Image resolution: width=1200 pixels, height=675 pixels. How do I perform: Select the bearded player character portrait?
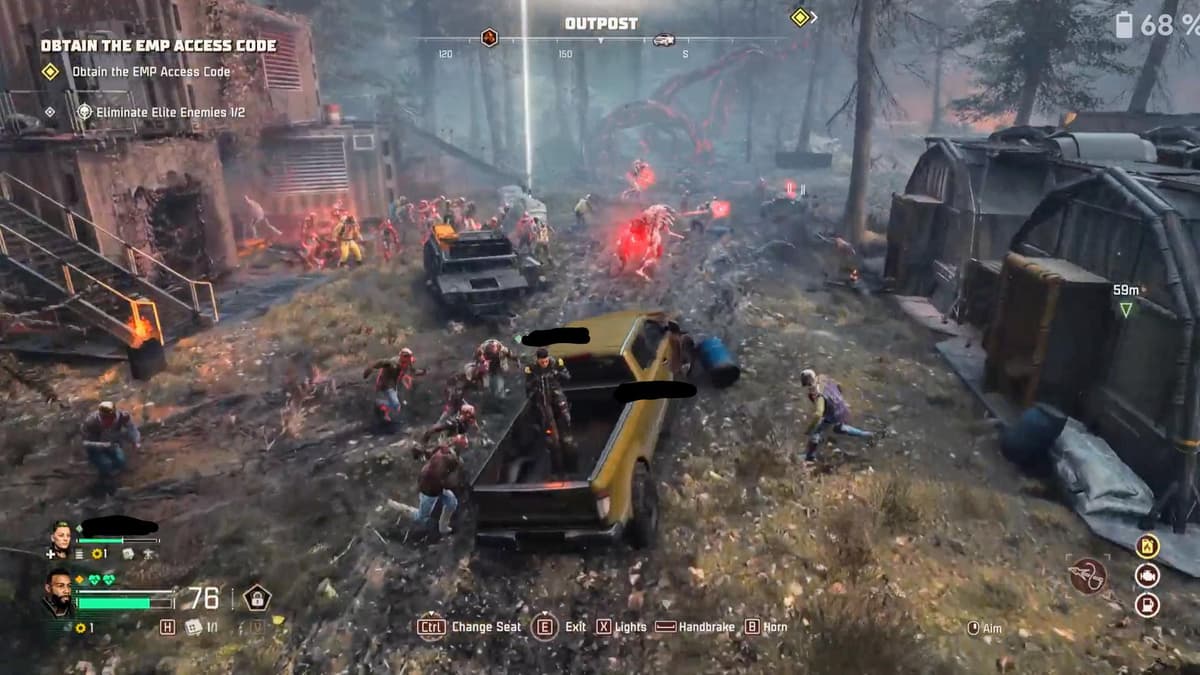(57, 593)
